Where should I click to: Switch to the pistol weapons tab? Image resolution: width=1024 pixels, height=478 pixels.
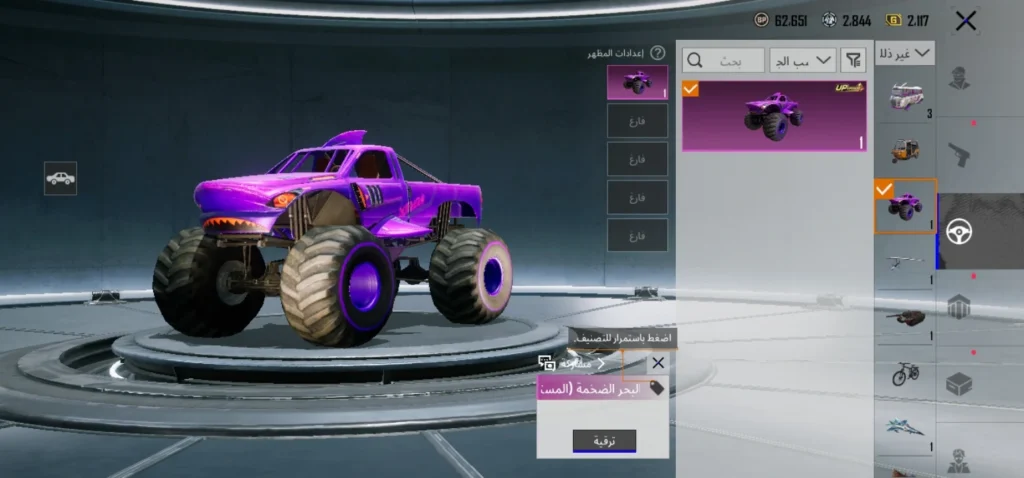tap(960, 151)
